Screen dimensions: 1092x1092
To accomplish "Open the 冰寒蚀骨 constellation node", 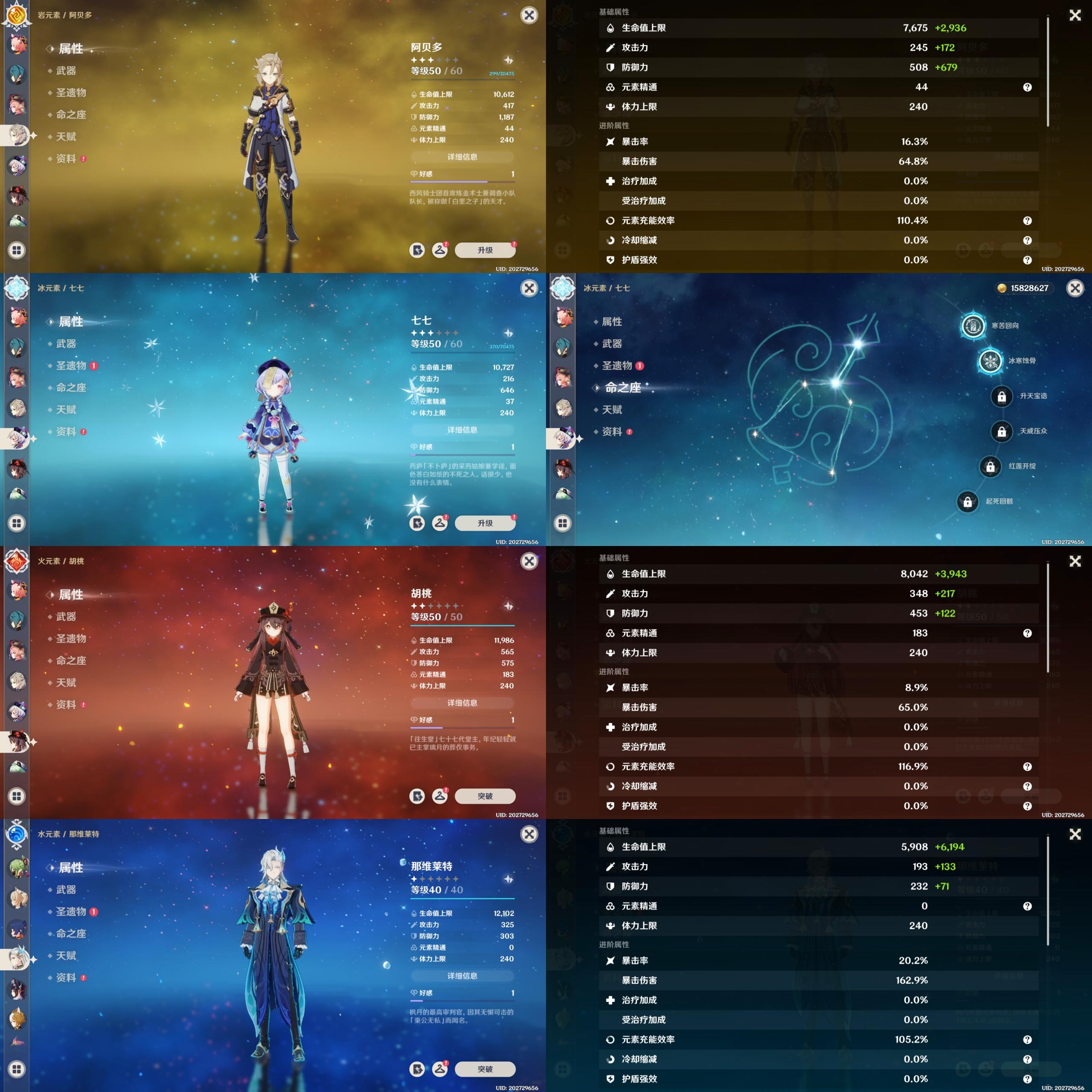I will 990,360.
